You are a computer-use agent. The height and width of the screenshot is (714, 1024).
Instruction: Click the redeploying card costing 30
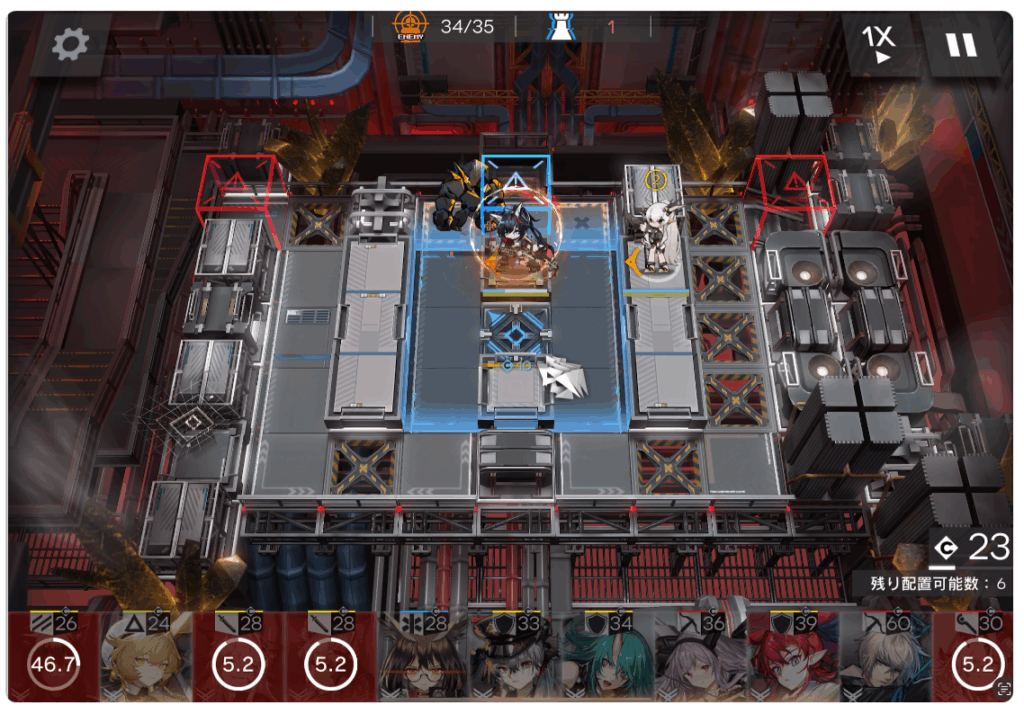click(976, 660)
